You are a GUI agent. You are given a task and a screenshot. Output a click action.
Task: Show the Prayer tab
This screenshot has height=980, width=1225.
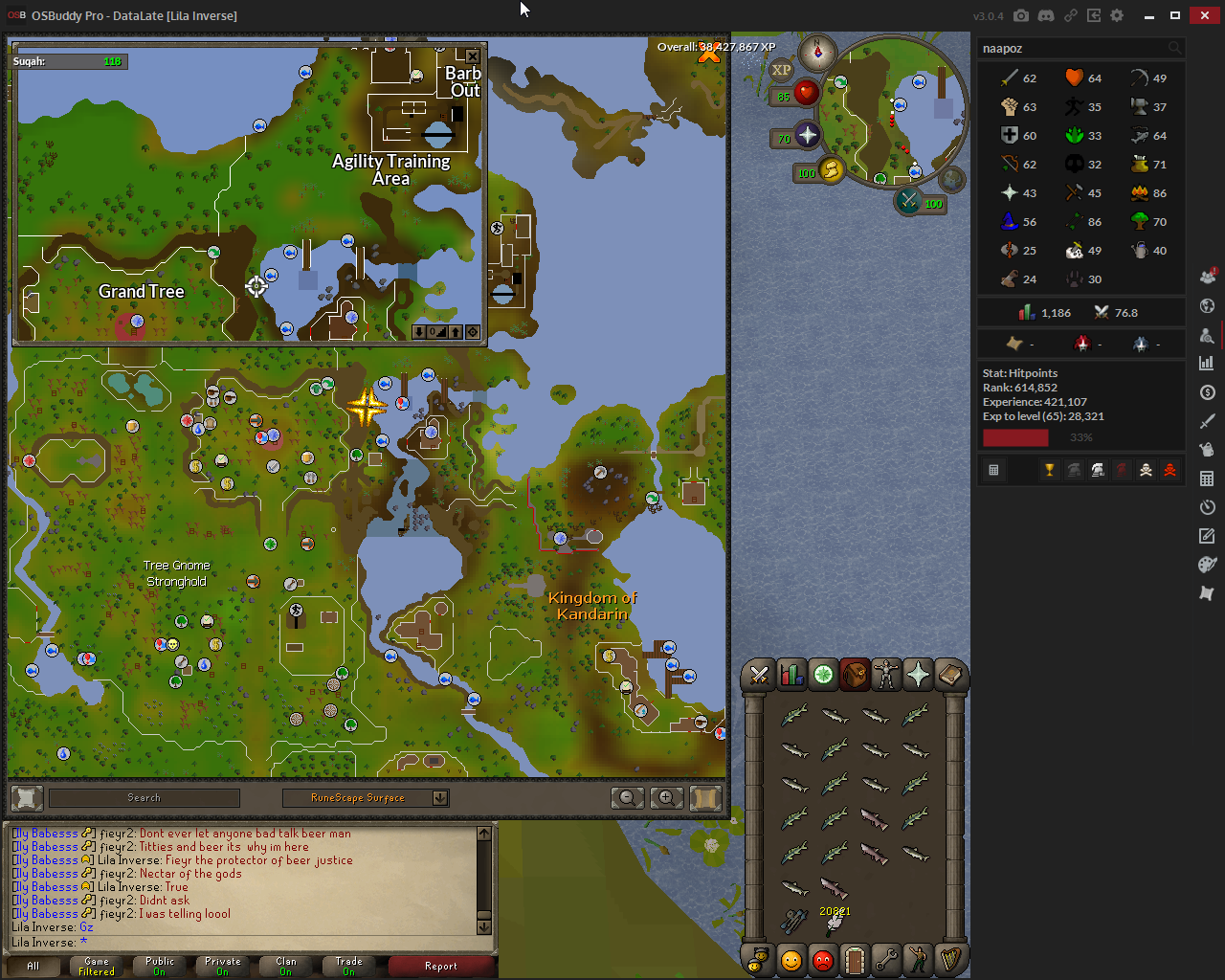pyautogui.click(x=918, y=676)
